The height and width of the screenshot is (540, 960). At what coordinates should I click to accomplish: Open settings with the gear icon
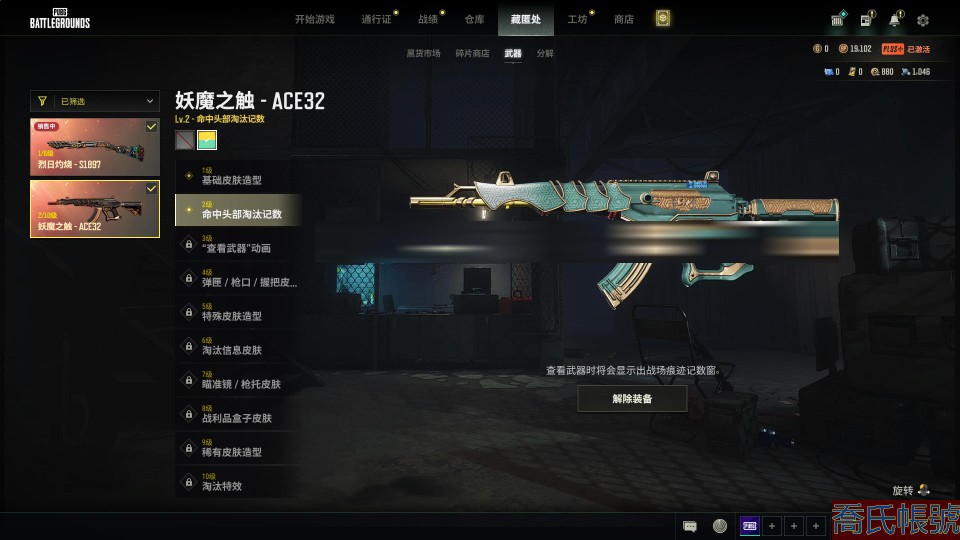click(922, 20)
